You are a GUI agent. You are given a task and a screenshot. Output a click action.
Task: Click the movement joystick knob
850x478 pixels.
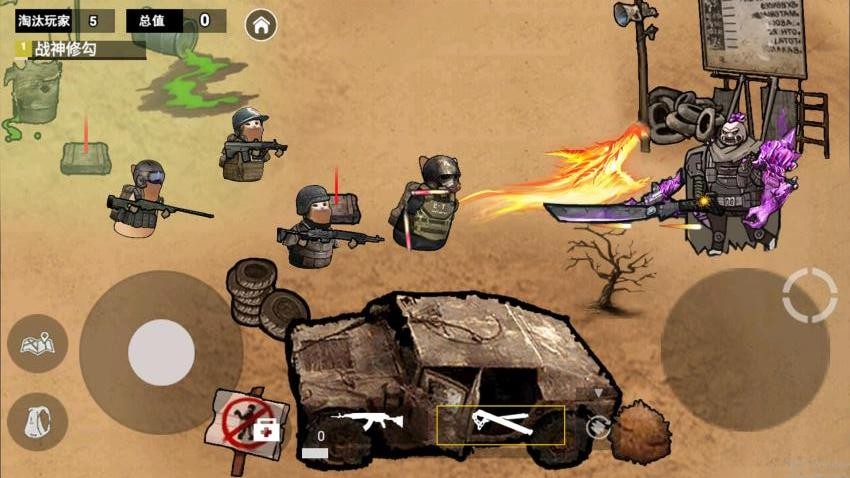coord(161,352)
